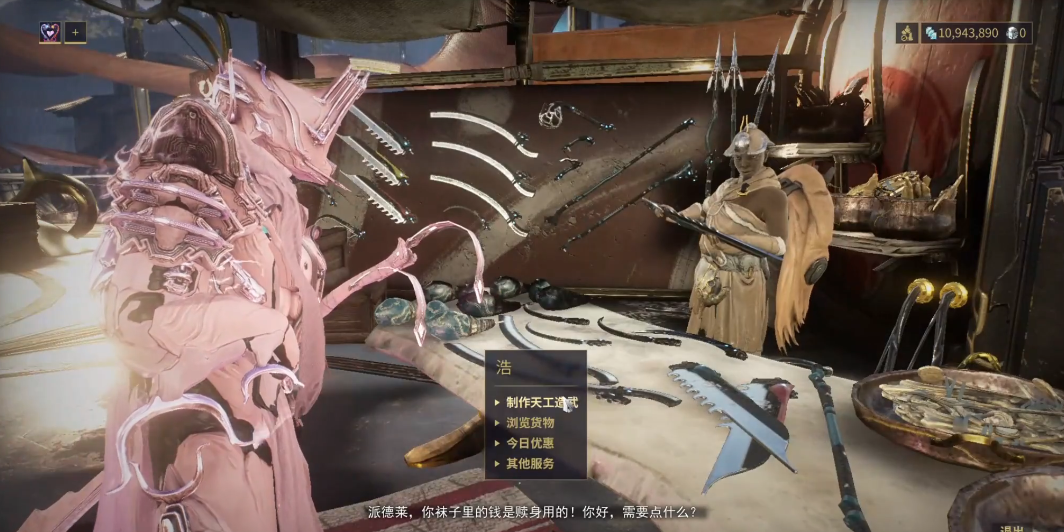Select 制作天工造武 menu option
Screen dimensions: 1064x532
542,402
